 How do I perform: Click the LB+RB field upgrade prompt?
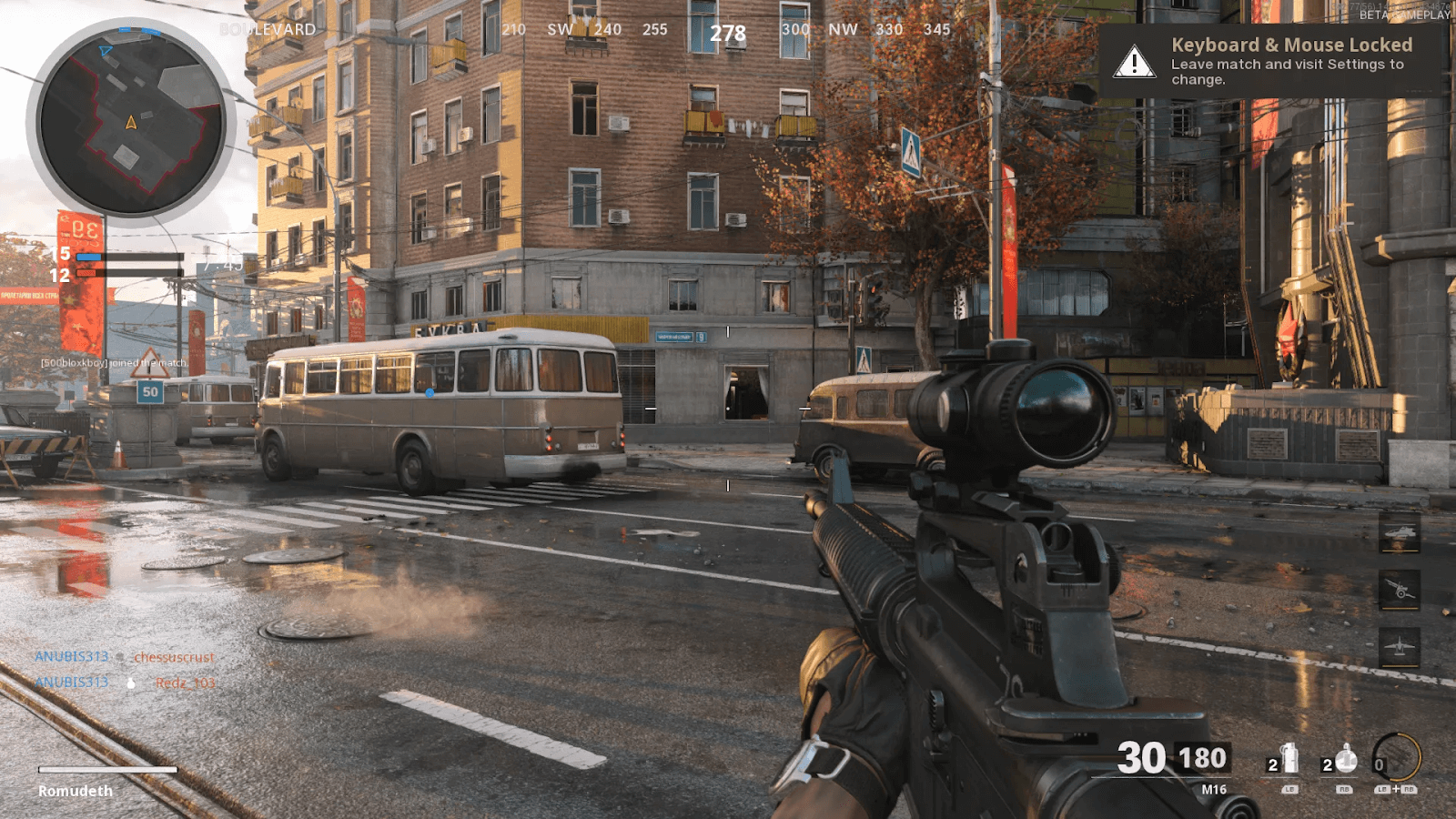(x=1396, y=789)
